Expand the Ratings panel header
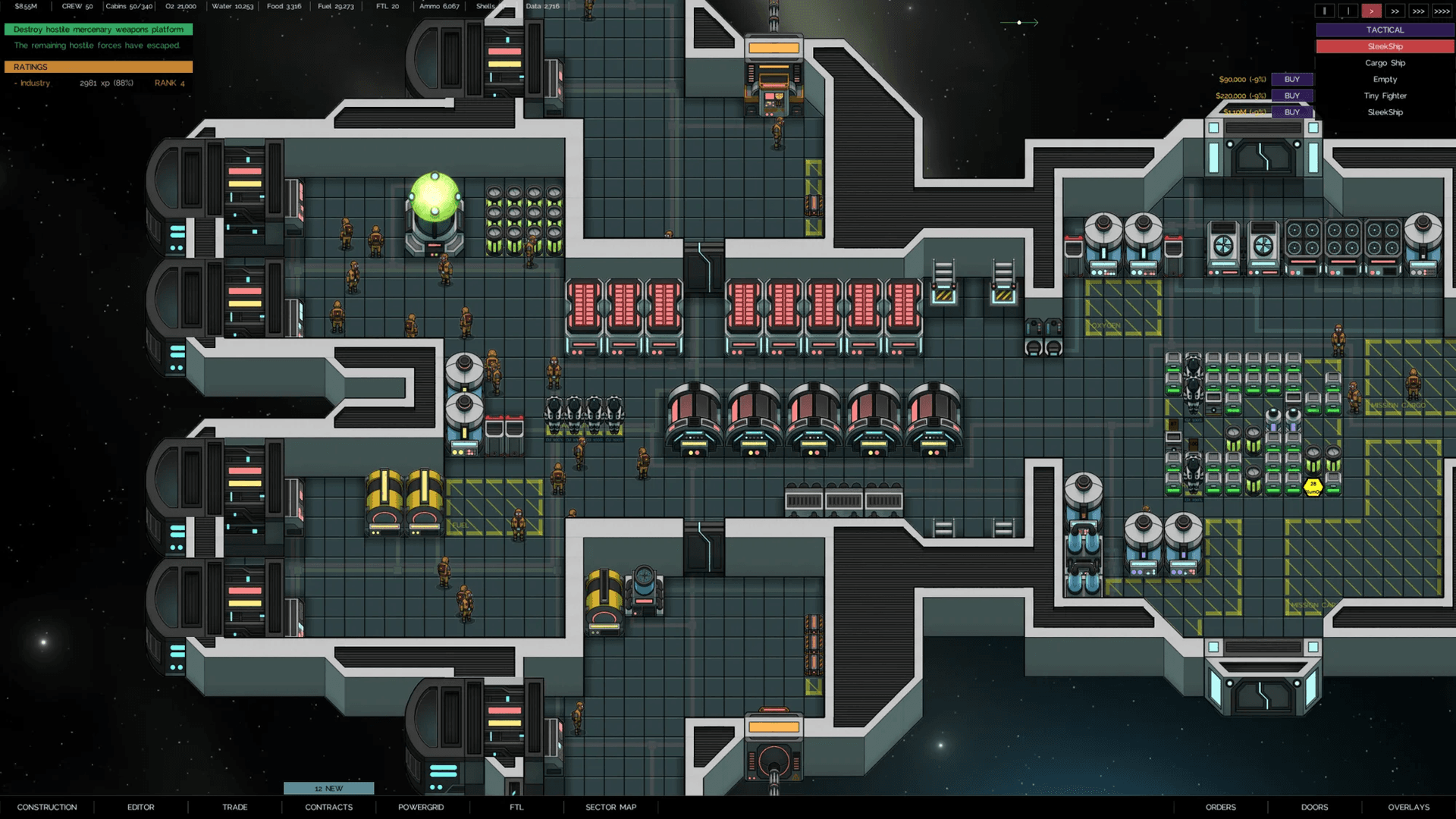The height and width of the screenshot is (819, 1456). [x=99, y=67]
